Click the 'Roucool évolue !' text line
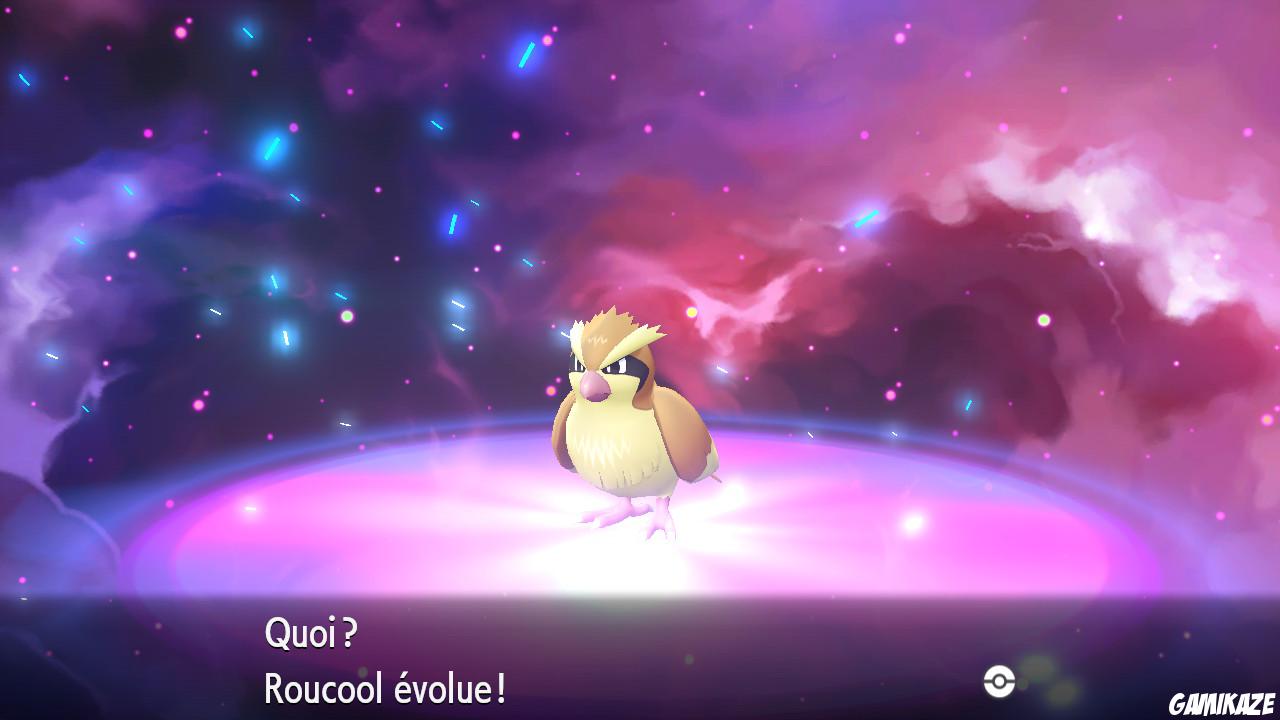The height and width of the screenshot is (720, 1280). coord(385,687)
